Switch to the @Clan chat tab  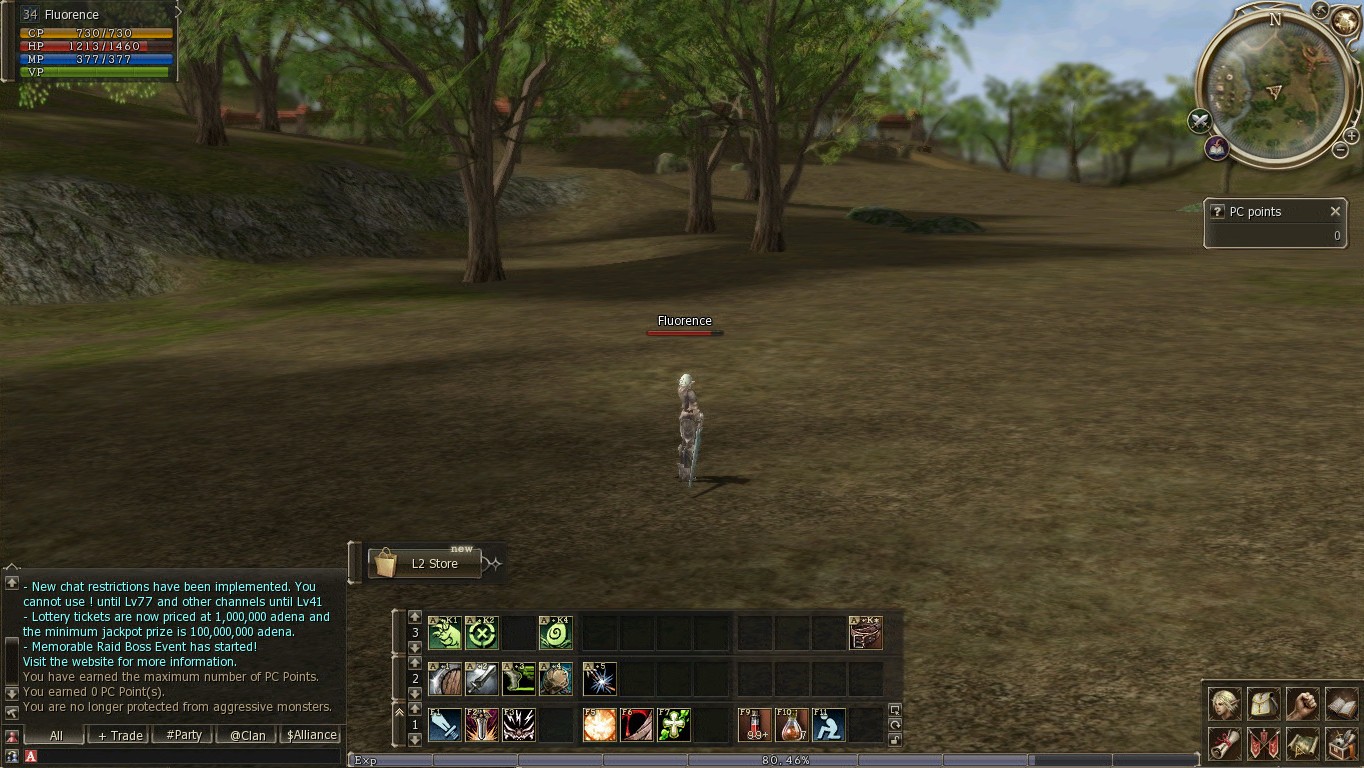point(246,734)
